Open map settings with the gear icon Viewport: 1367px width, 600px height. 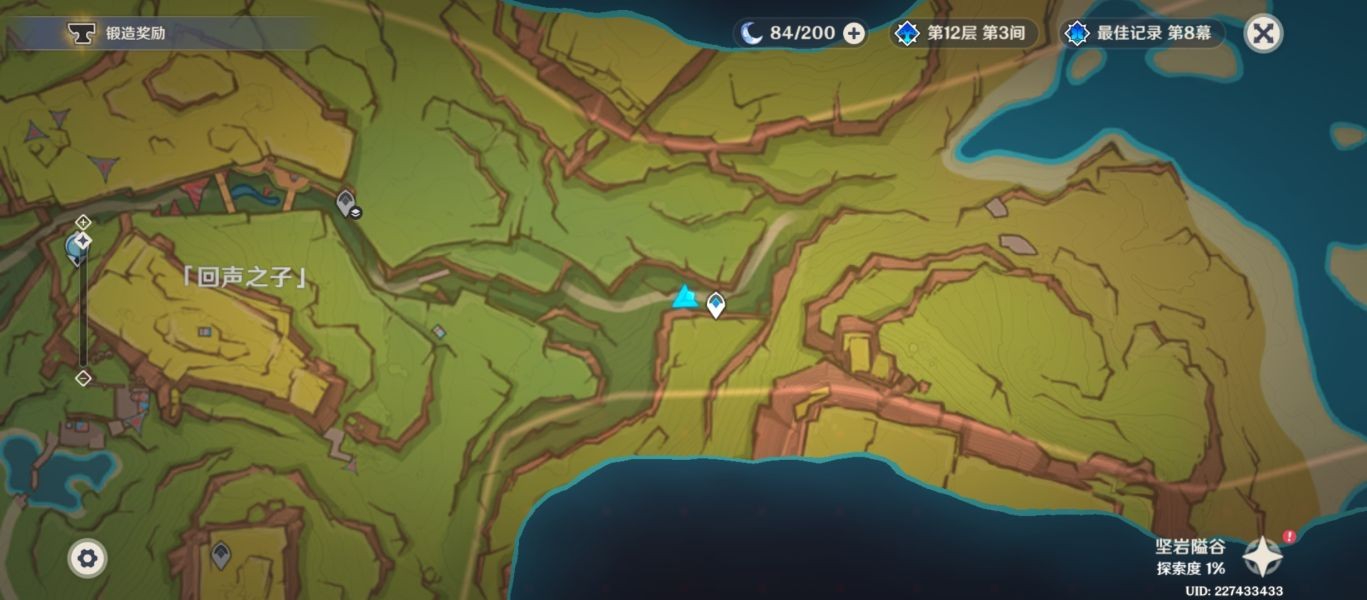click(87, 558)
